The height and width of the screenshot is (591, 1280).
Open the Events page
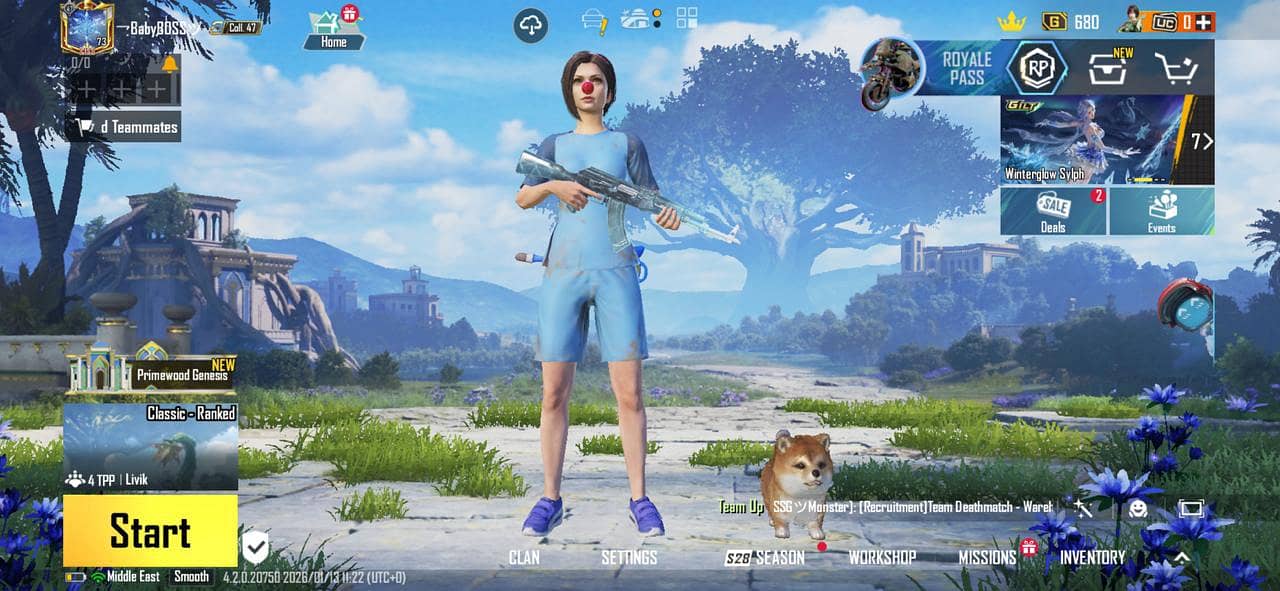[1161, 210]
